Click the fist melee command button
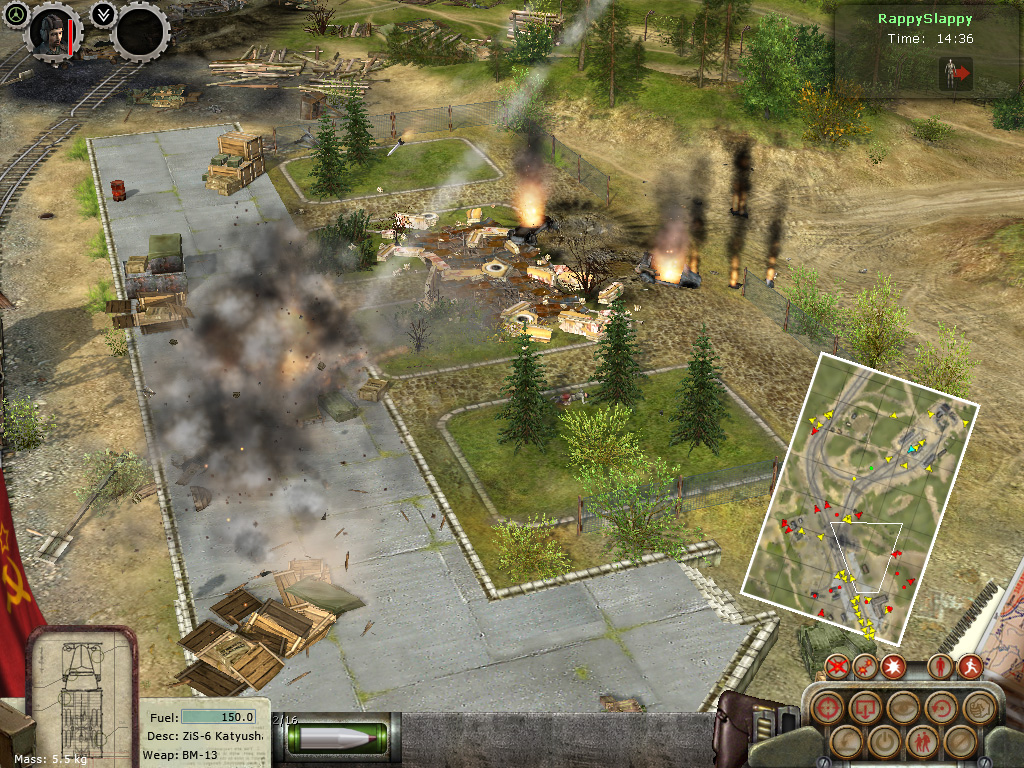The image size is (1024, 768). (x=977, y=708)
